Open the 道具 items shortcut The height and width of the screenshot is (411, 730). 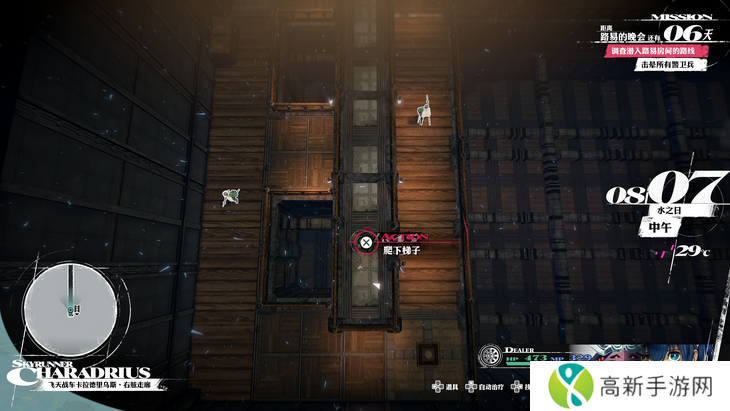click(x=446, y=385)
